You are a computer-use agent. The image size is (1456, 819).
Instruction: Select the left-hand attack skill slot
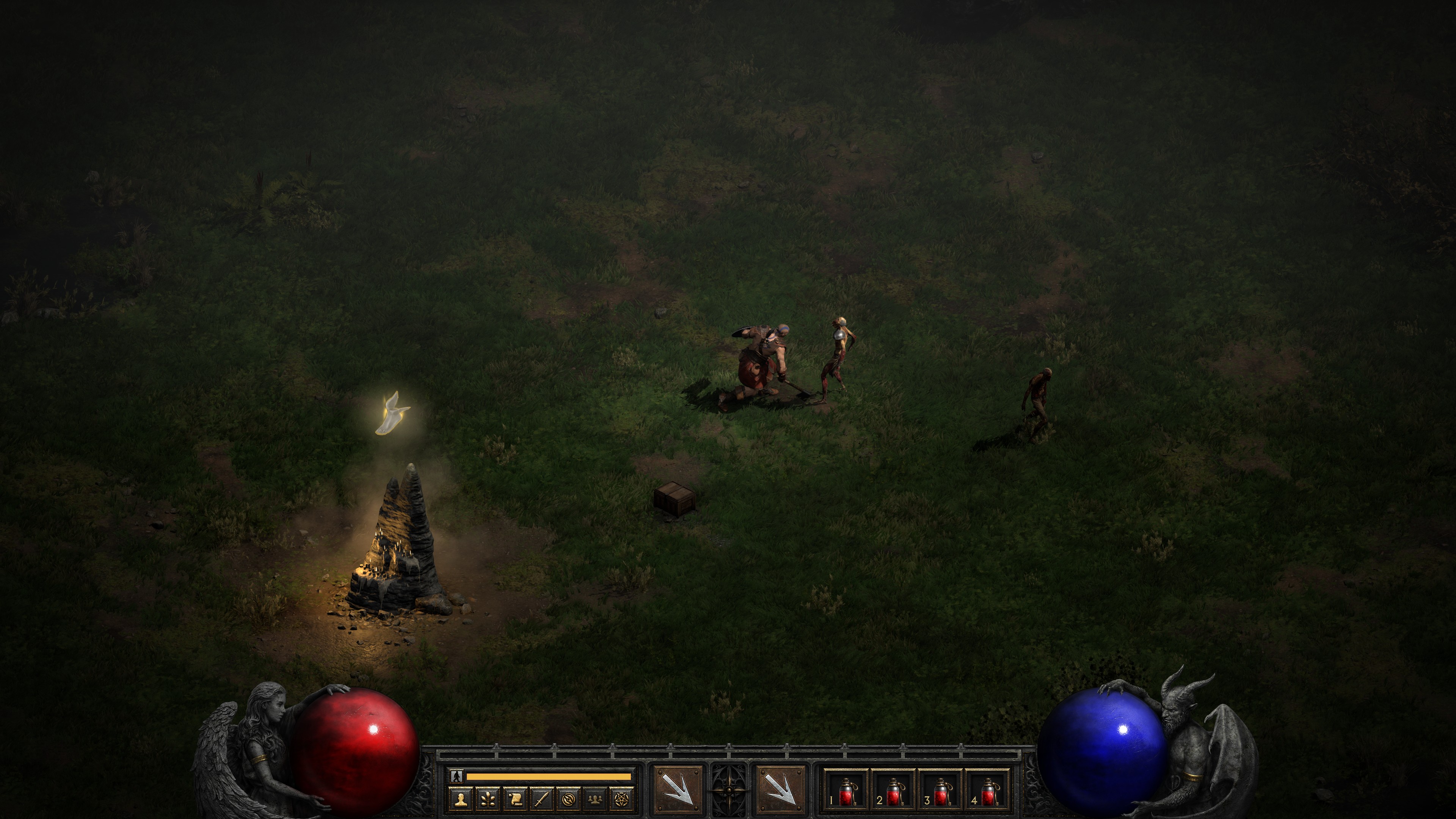(x=678, y=789)
